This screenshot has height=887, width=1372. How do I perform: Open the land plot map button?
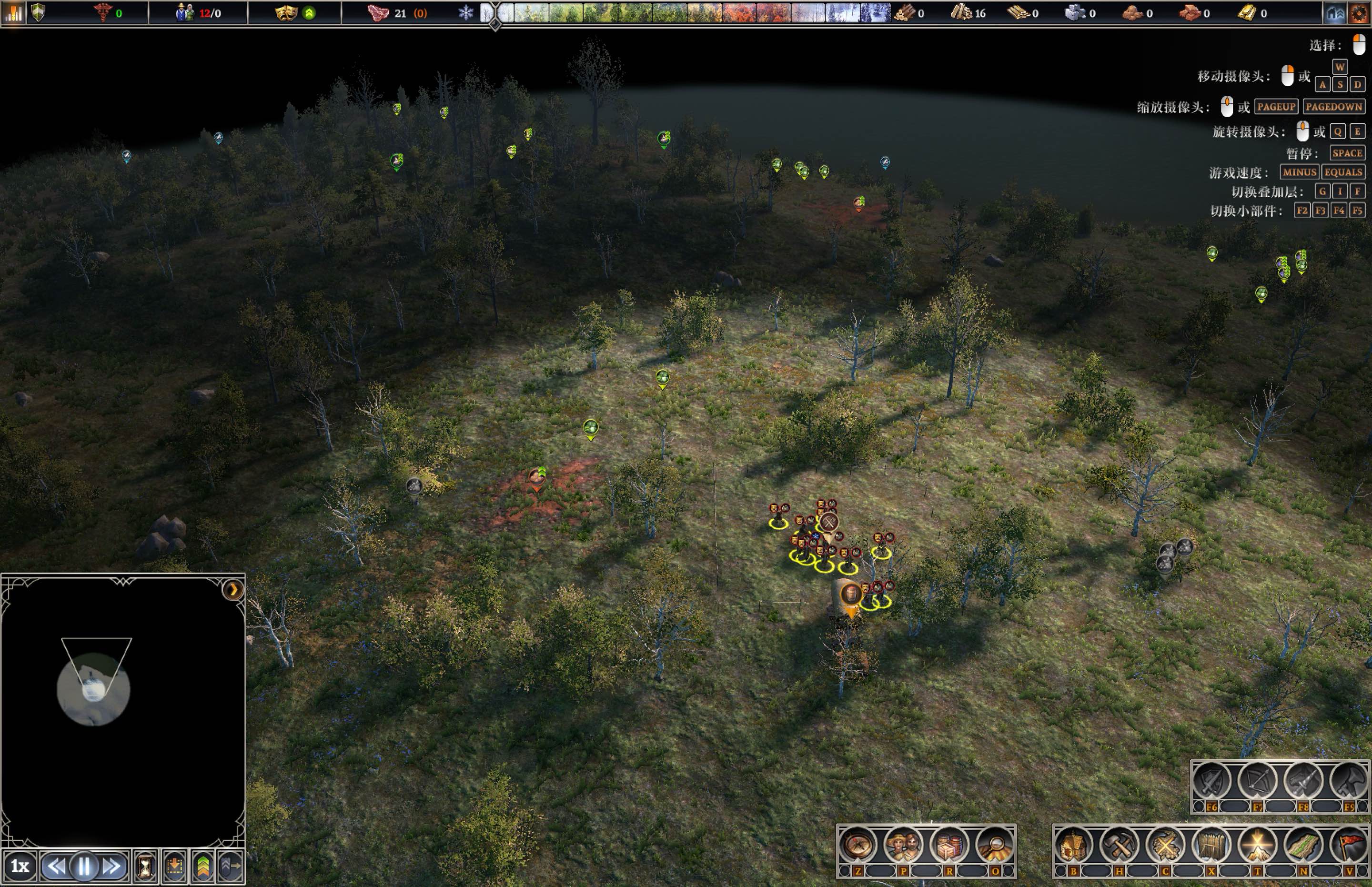(1303, 846)
